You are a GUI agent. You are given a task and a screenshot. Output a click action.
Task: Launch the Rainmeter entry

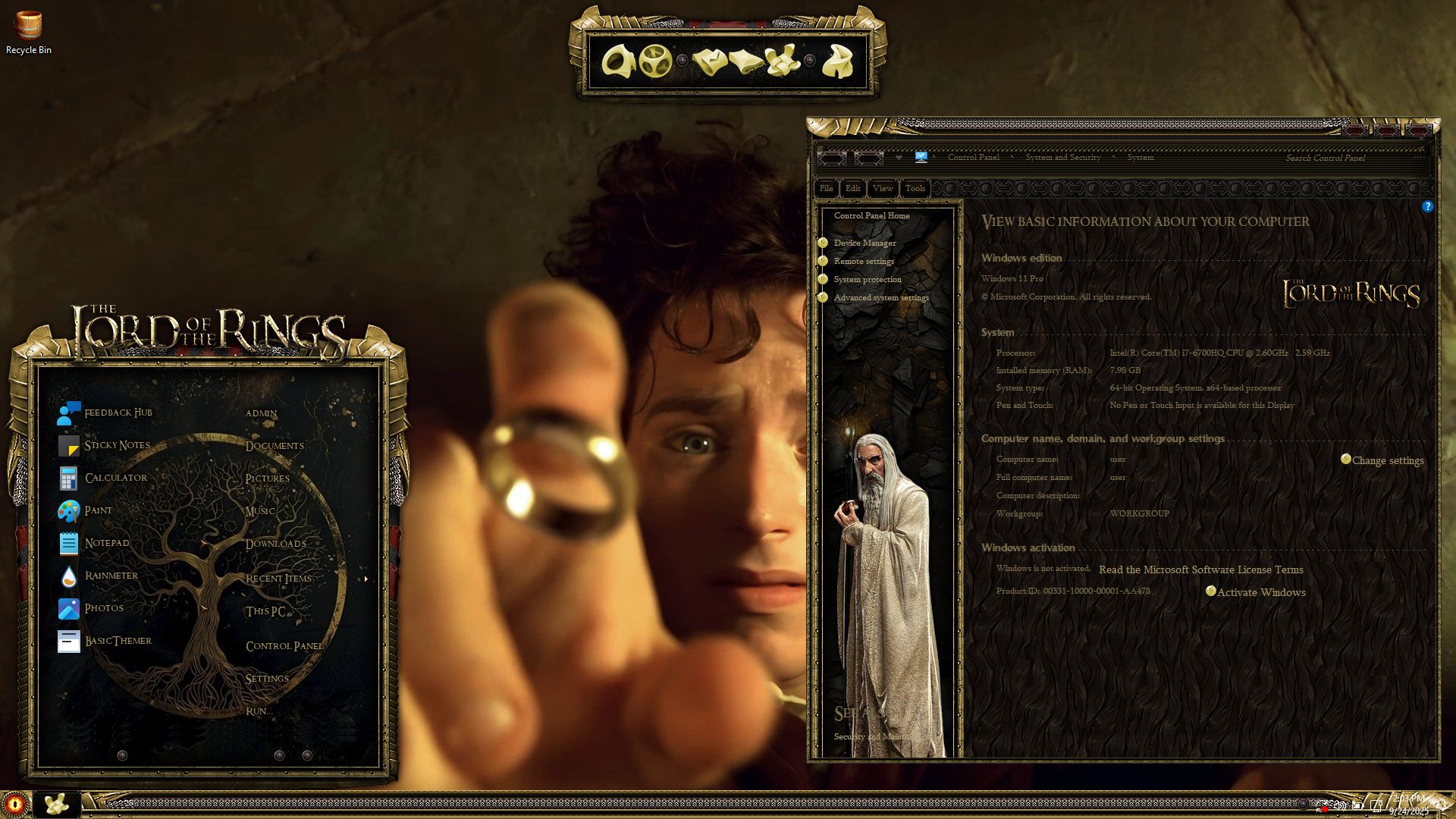point(111,576)
